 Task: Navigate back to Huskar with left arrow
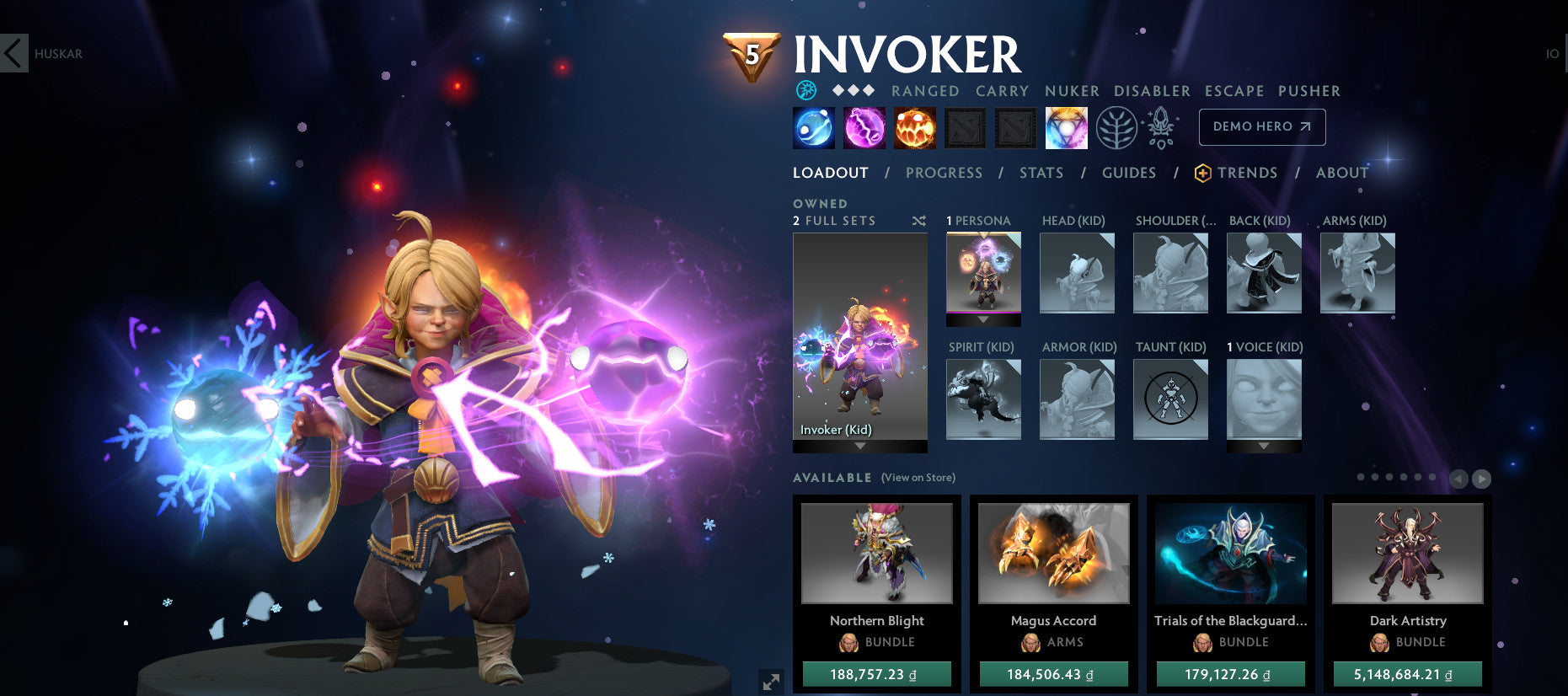[x=12, y=52]
